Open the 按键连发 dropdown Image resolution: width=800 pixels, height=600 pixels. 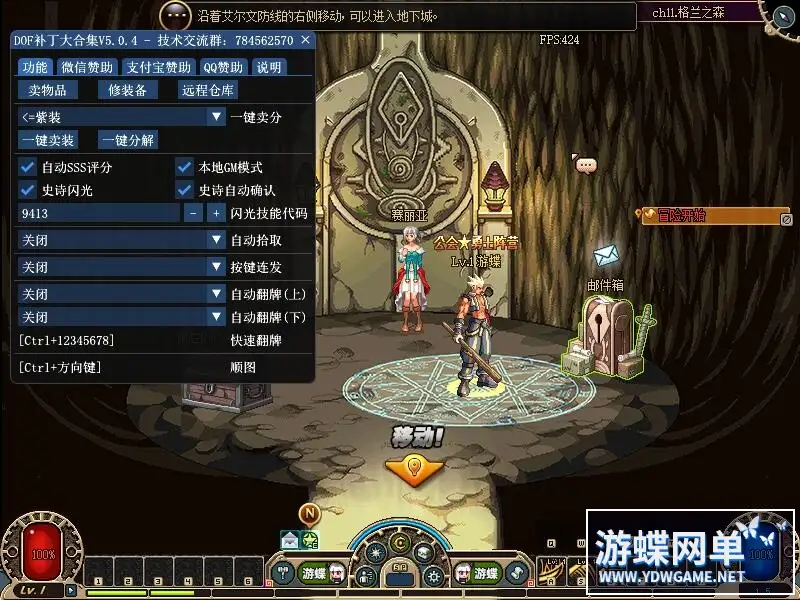click(x=122, y=267)
